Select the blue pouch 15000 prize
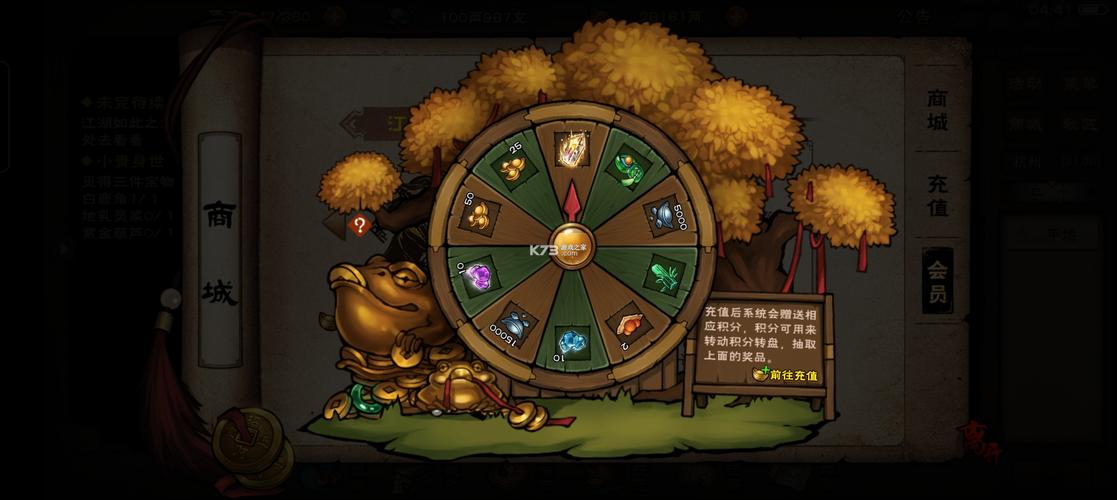This screenshot has width=1117, height=500. point(516,325)
